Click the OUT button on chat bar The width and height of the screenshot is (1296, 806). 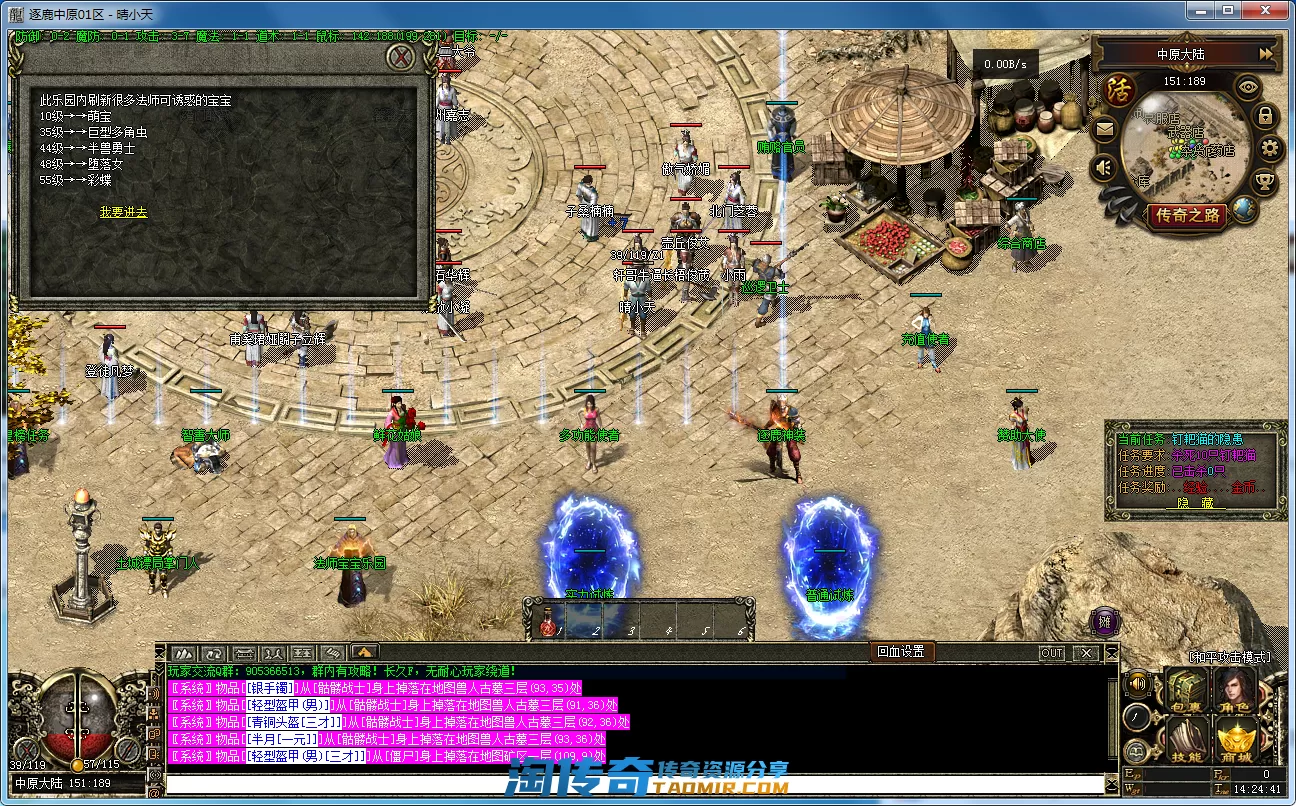click(x=1052, y=653)
